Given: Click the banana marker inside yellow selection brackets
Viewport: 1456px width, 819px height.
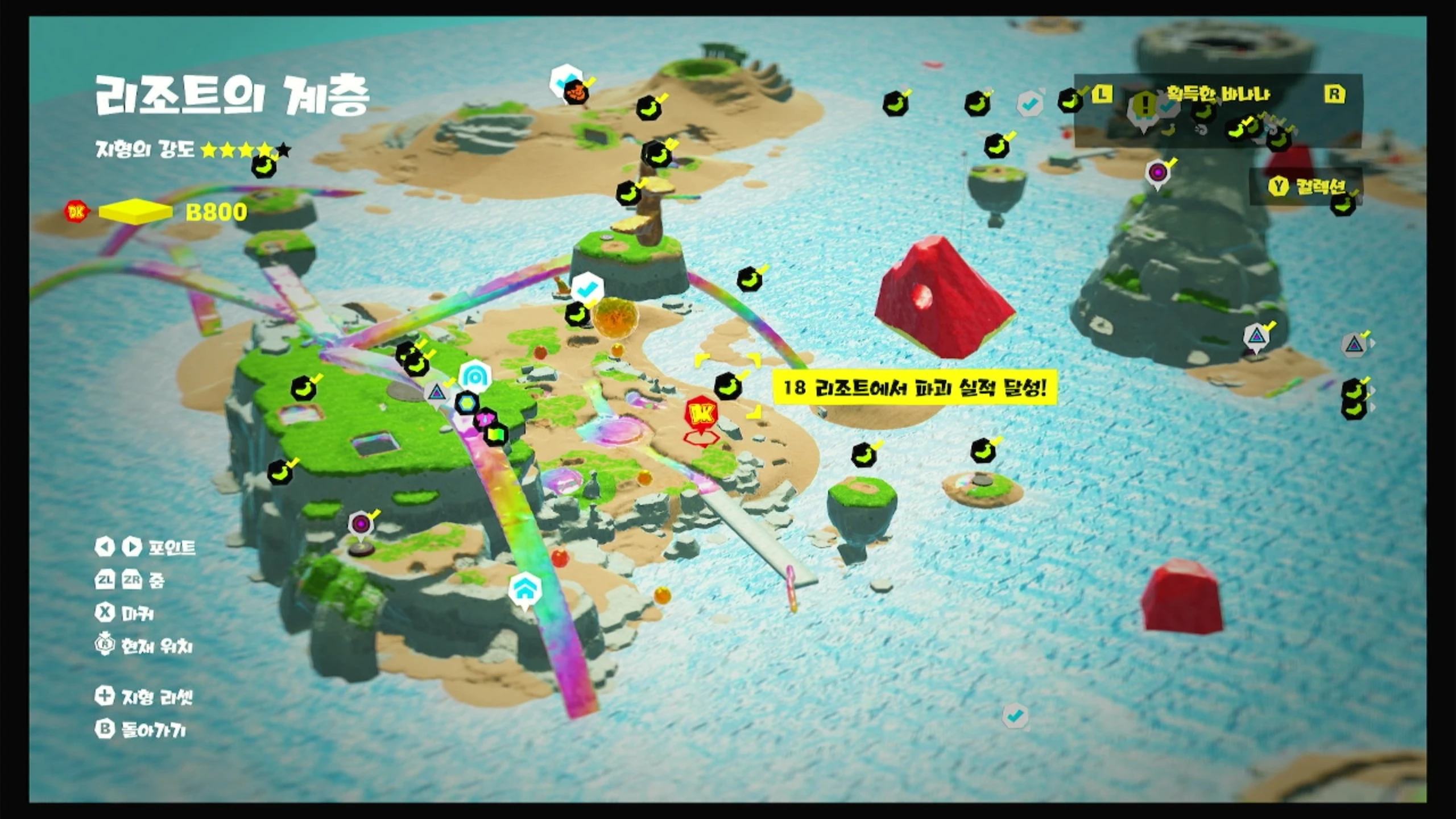Looking at the screenshot, I should tap(727, 387).
